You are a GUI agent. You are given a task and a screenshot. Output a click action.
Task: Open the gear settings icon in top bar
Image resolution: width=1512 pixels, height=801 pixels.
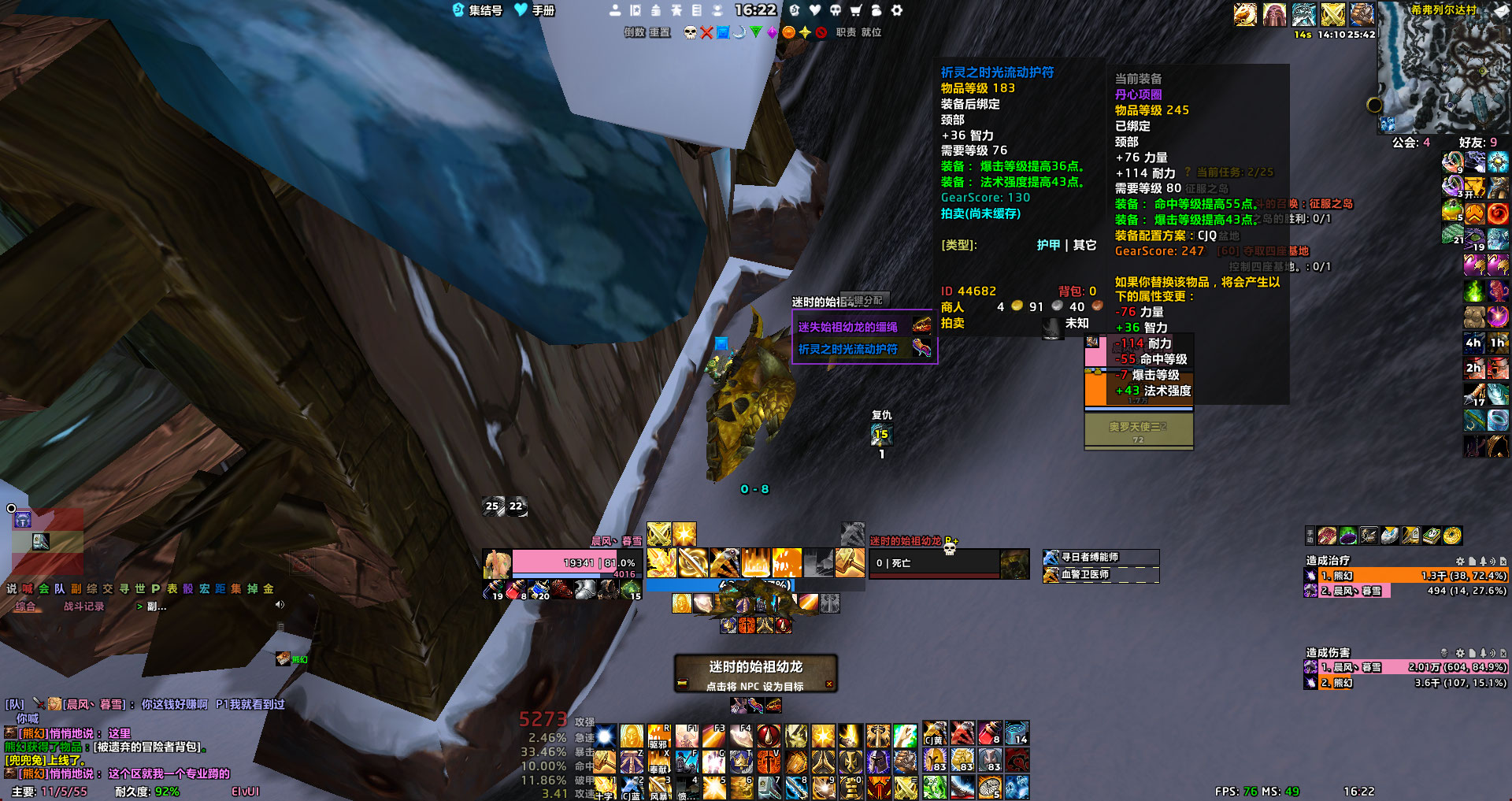(x=897, y=10)
